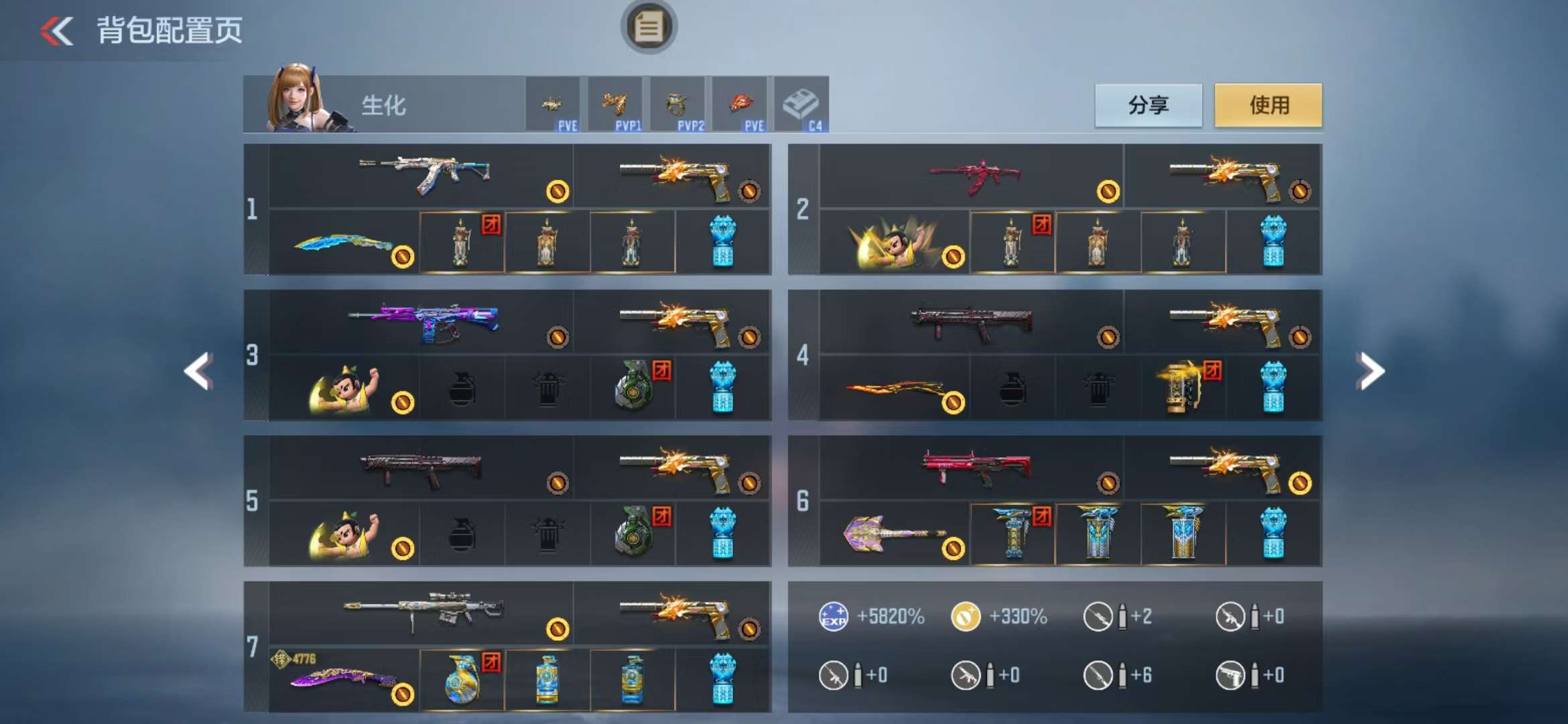Select the green grenade in bag 5

(633, 534)
